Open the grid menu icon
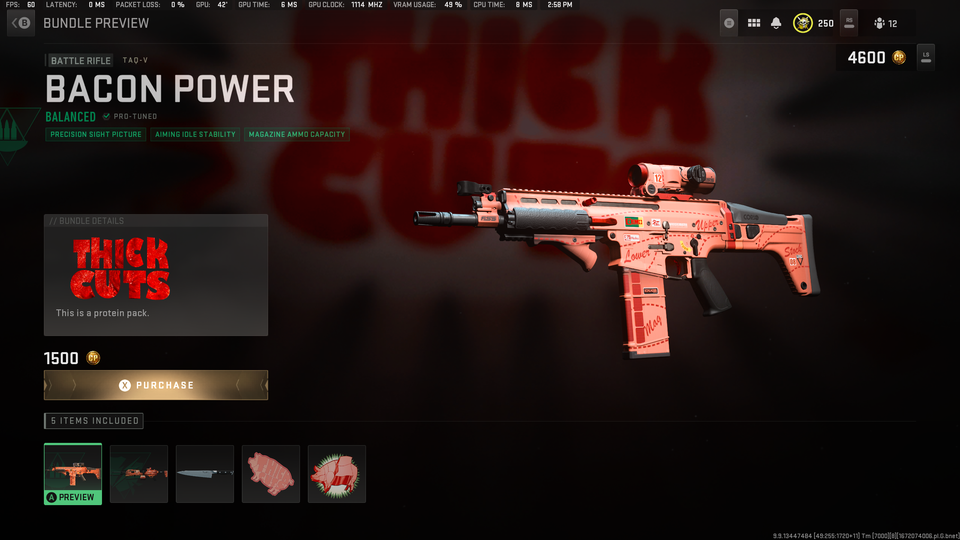The width and height of the screenshot is (960, 540). [x=754, y=23]
